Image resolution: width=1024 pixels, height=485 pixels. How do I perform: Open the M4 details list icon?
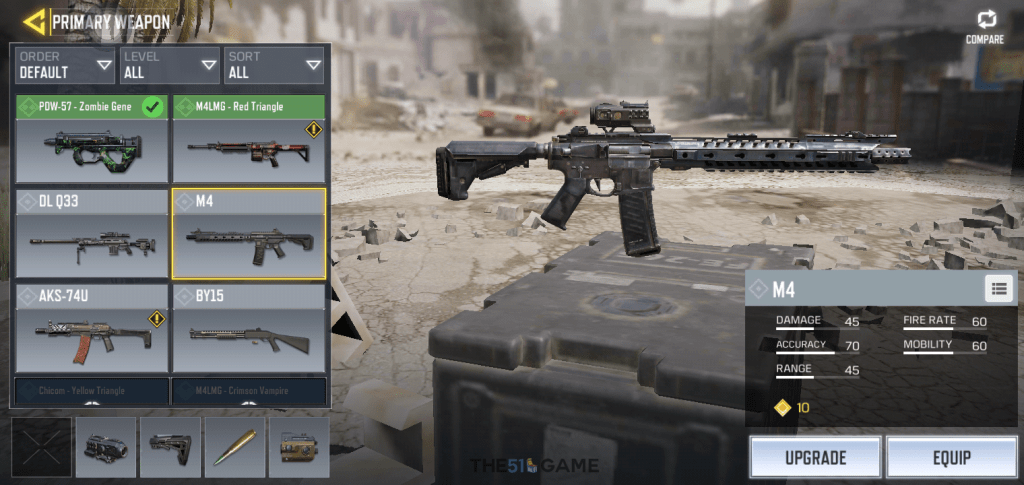pos(998,289)
